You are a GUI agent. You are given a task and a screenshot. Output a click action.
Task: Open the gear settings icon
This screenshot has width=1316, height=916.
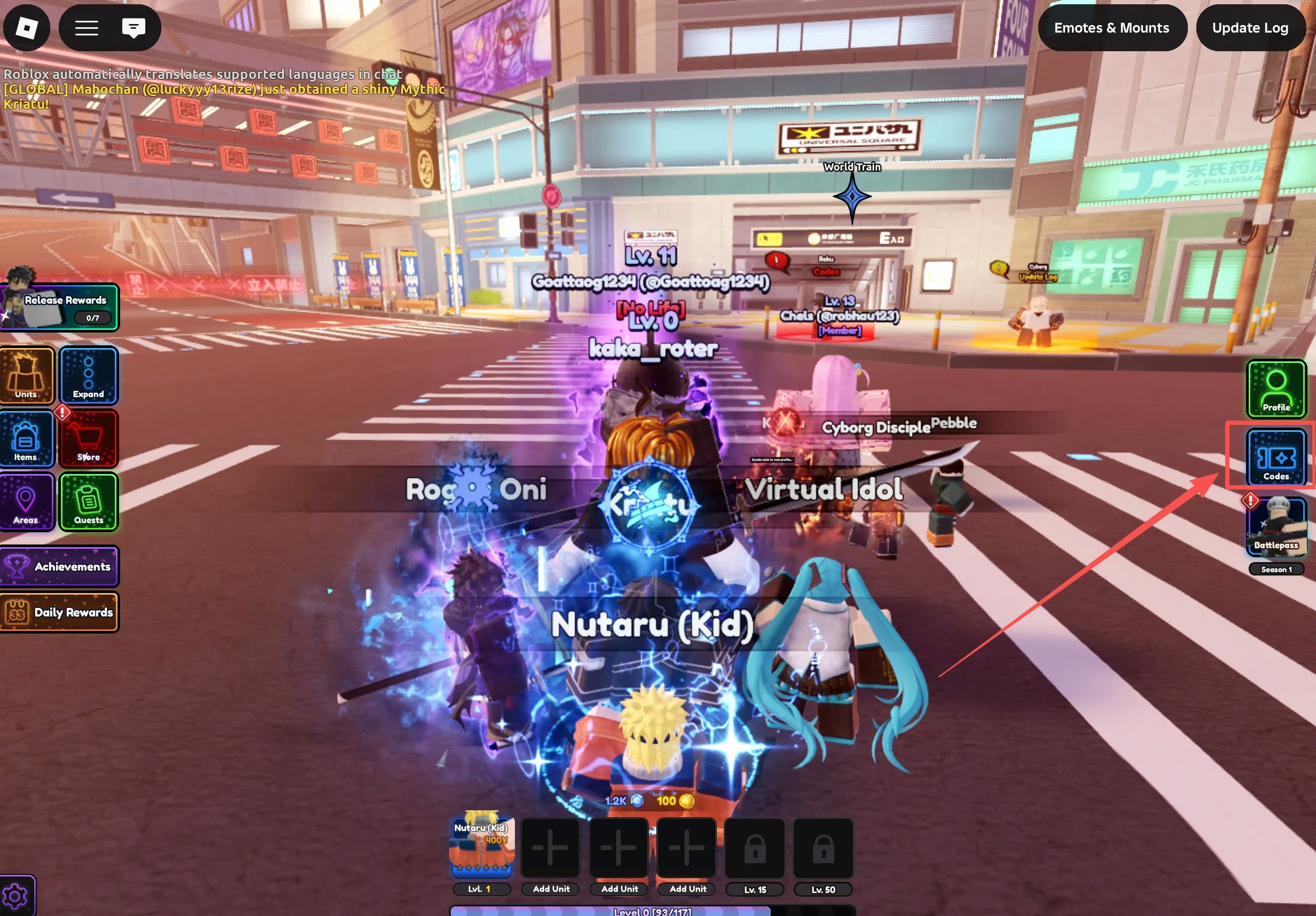(x=15, y=896)
